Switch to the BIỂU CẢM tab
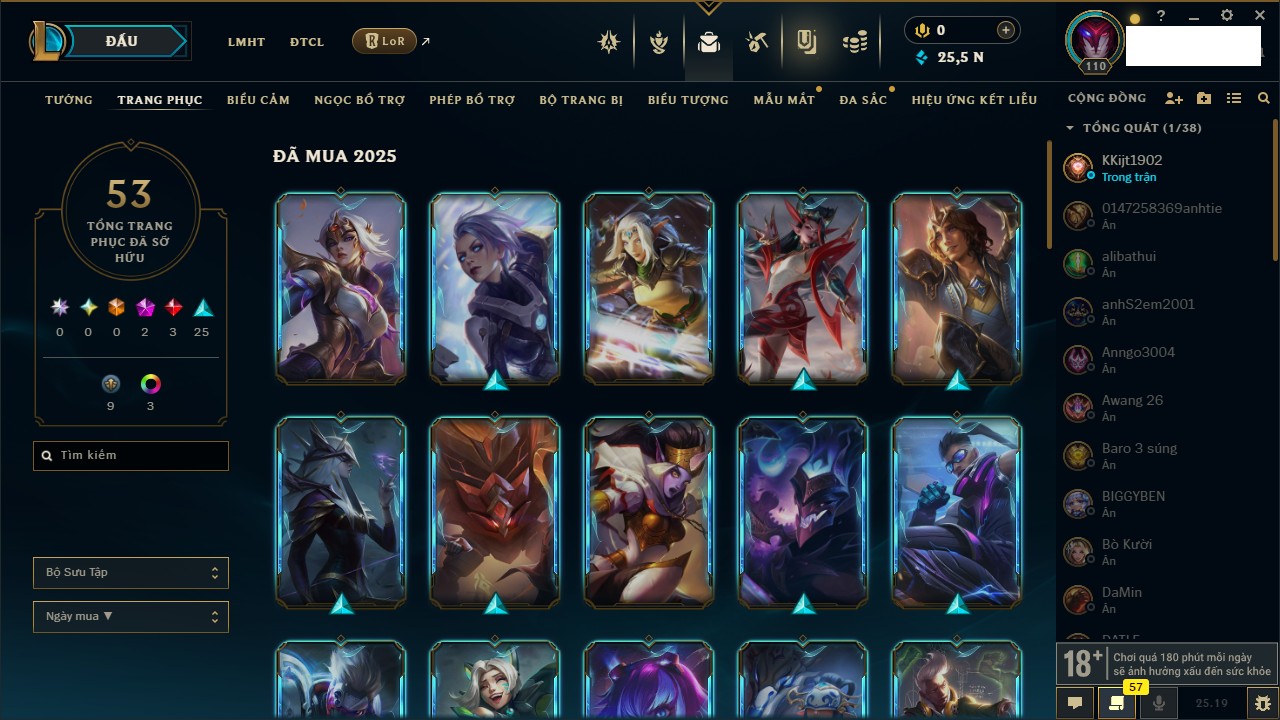The height and width of the screenshot is (720, 1280). click(x=258, y=100)
